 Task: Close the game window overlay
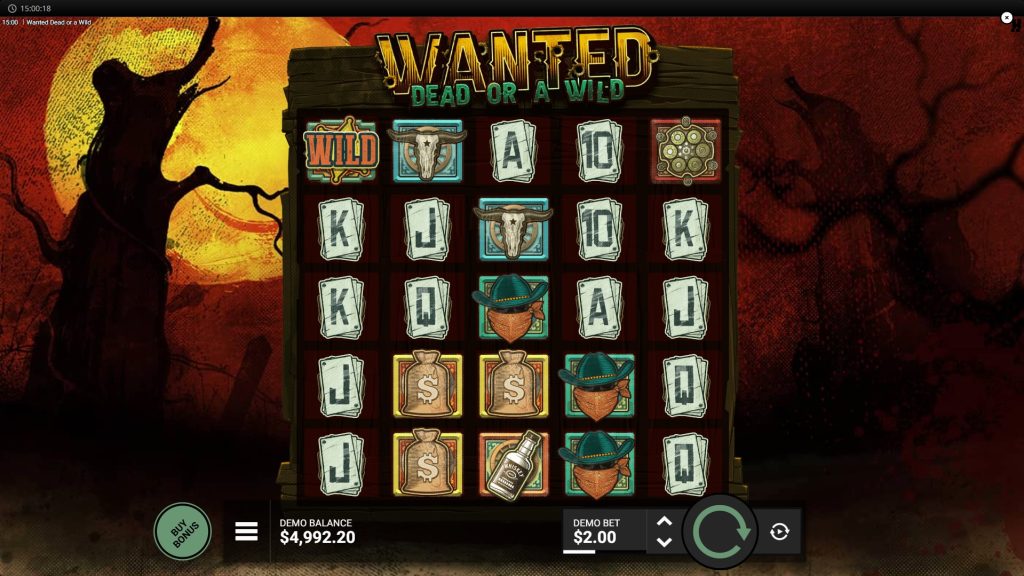click(x=1007, y=17)
